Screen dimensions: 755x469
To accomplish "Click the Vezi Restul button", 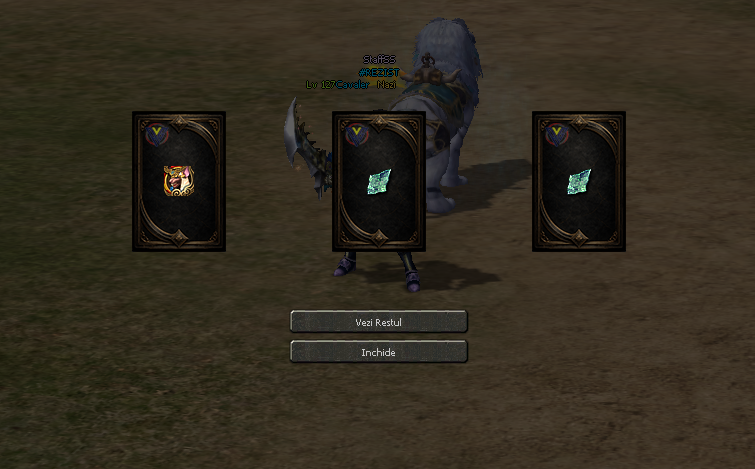I will coord(378,322).
